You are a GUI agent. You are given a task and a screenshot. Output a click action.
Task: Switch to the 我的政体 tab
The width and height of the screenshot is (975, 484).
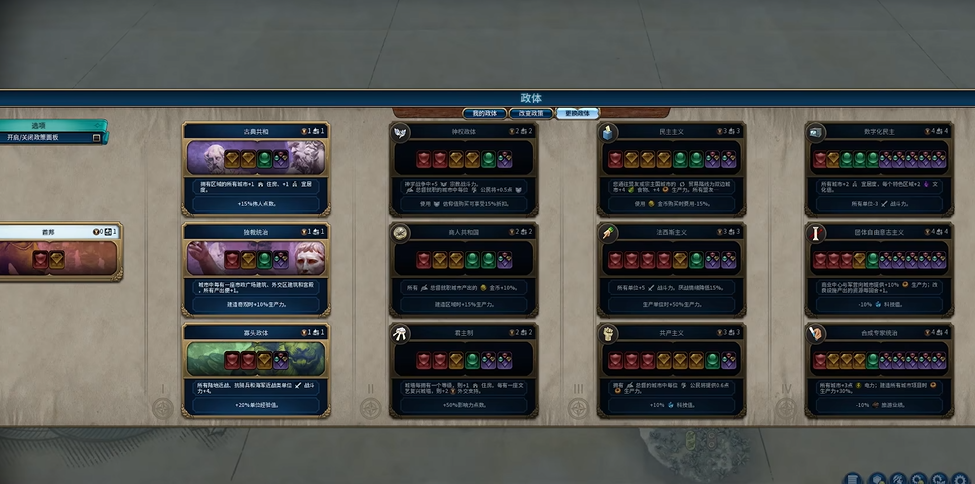484,113
